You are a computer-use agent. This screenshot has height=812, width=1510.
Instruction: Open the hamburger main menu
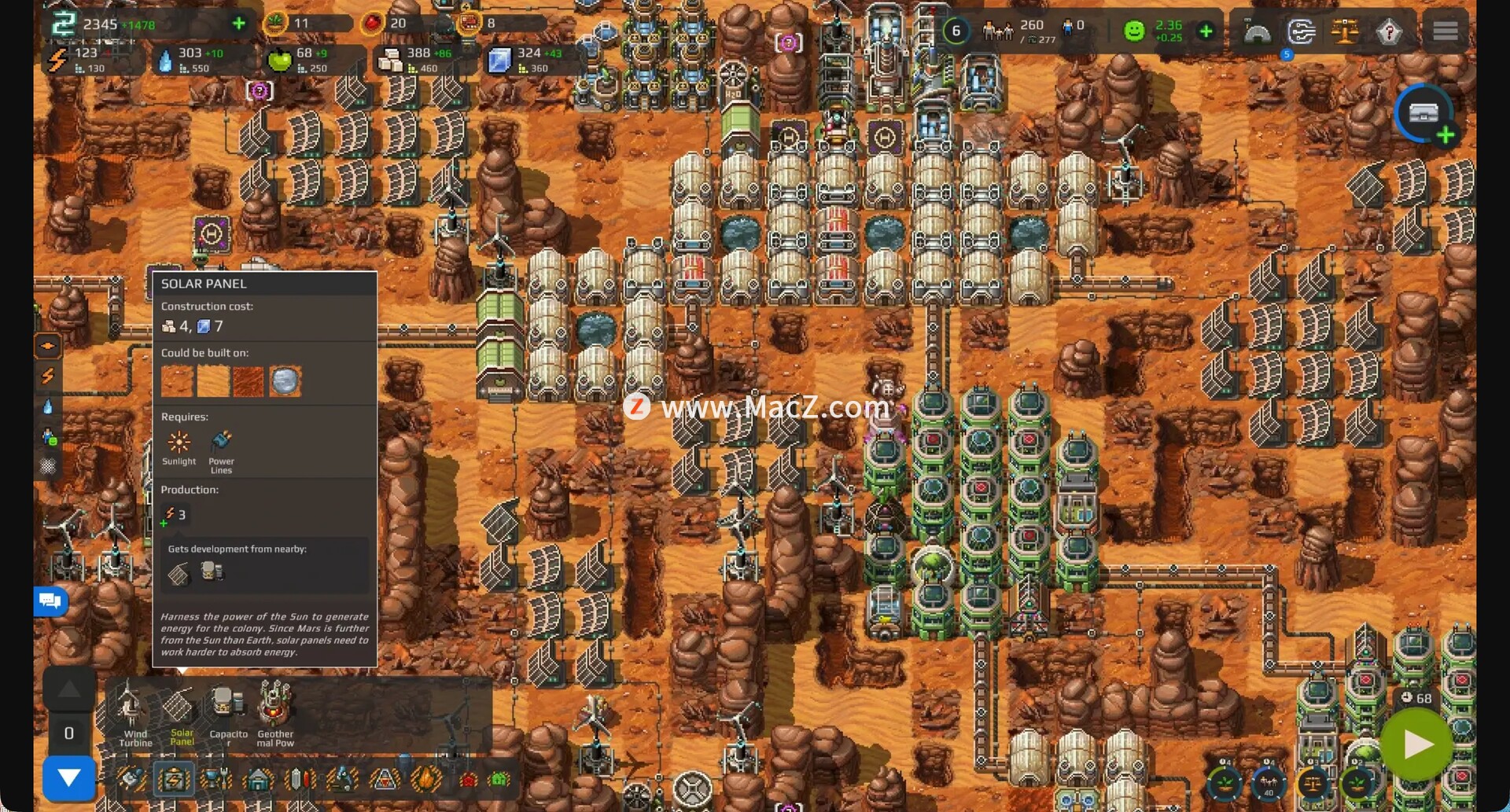[1445, 31]
